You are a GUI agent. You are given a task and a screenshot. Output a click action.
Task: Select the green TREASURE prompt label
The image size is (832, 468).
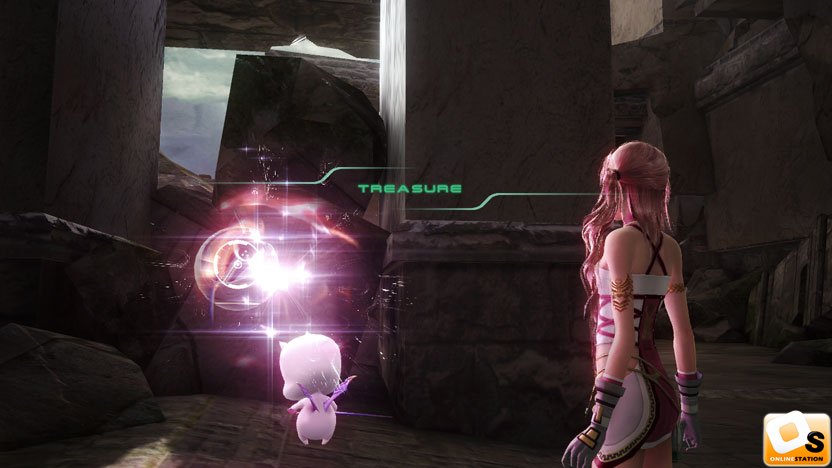(x=410, y=188)
